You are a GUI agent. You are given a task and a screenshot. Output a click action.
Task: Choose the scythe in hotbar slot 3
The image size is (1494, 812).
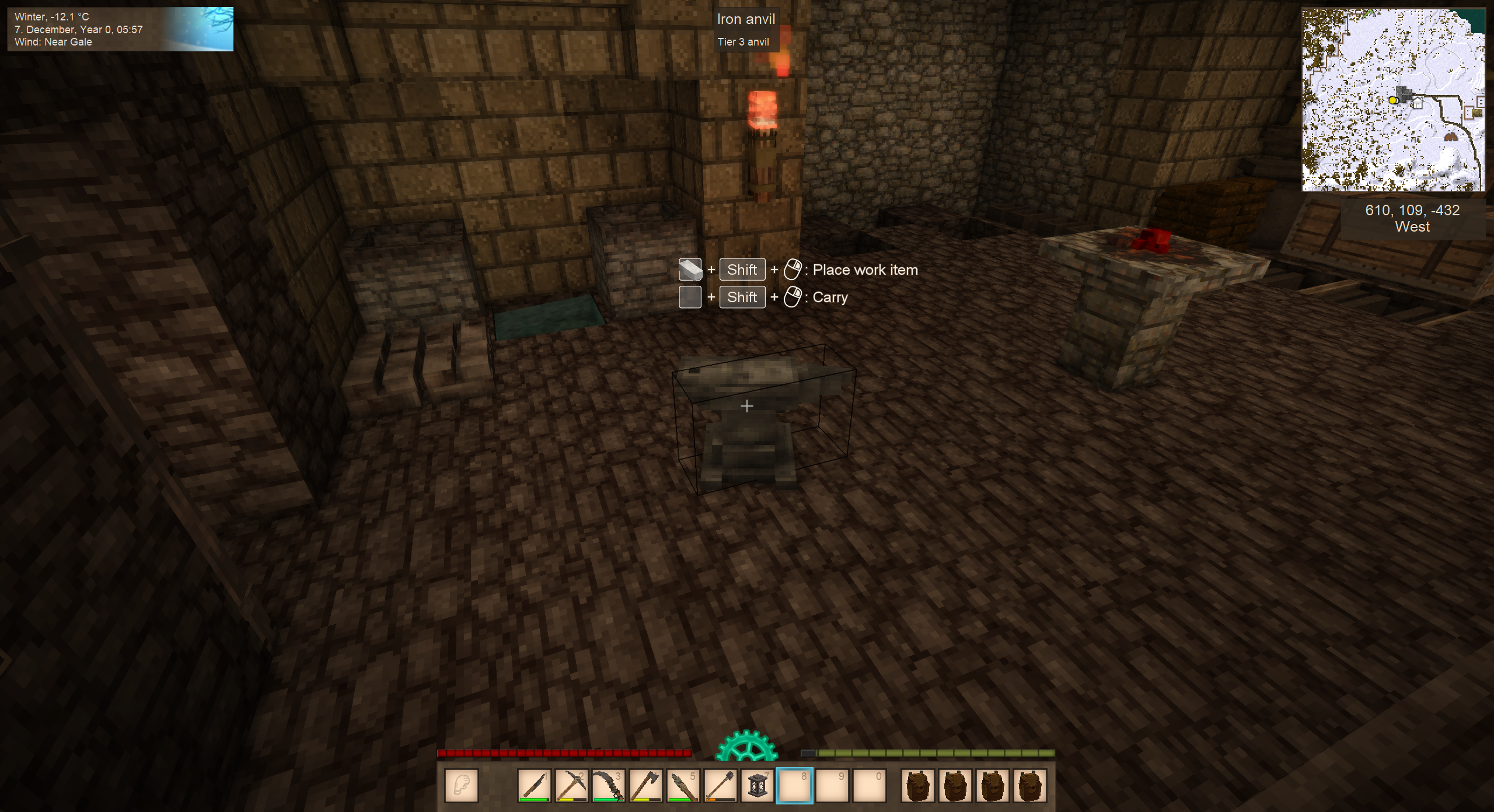609,785
